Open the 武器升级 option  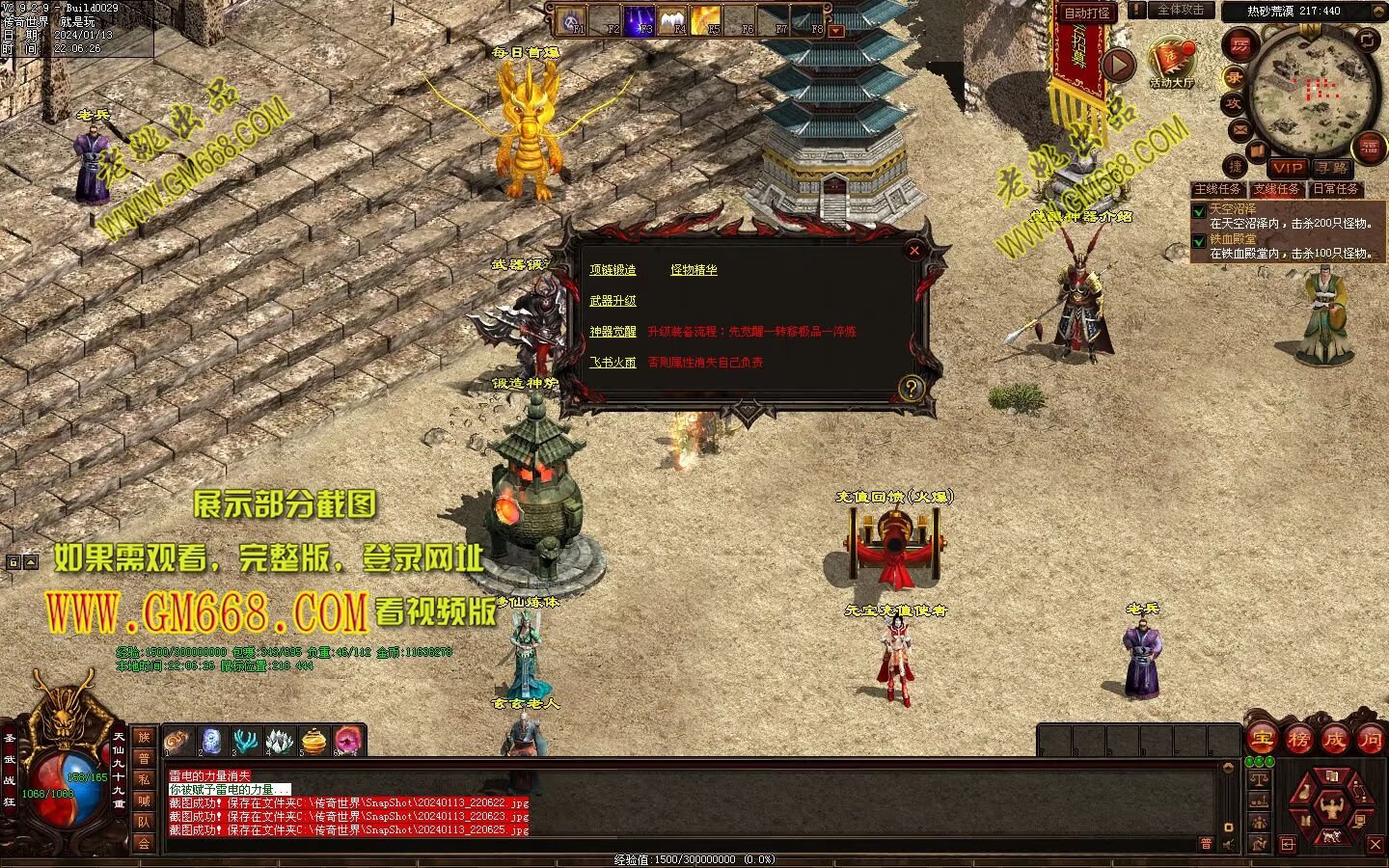click(x=613, y=301)
